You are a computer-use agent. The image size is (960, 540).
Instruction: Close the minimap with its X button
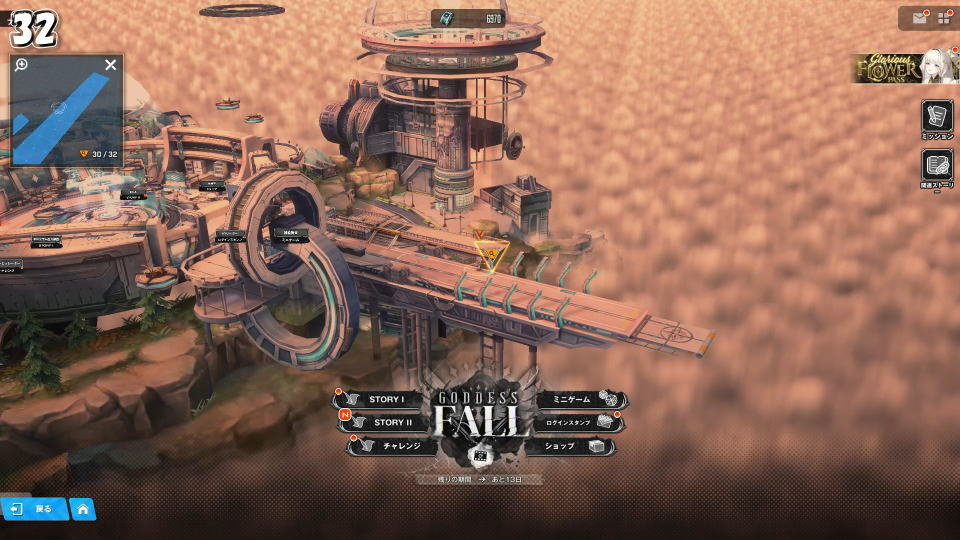pyautogui.click(x=111, y=65)
